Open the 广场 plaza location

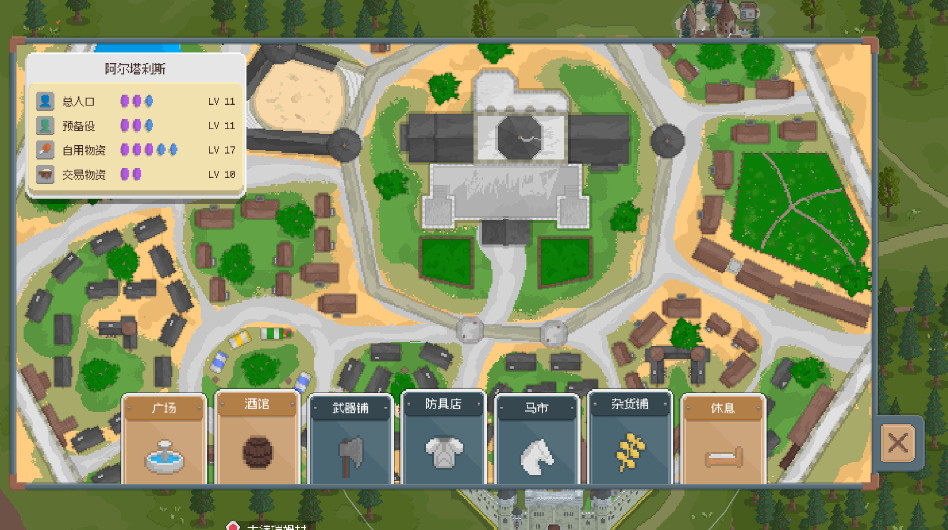164,440
